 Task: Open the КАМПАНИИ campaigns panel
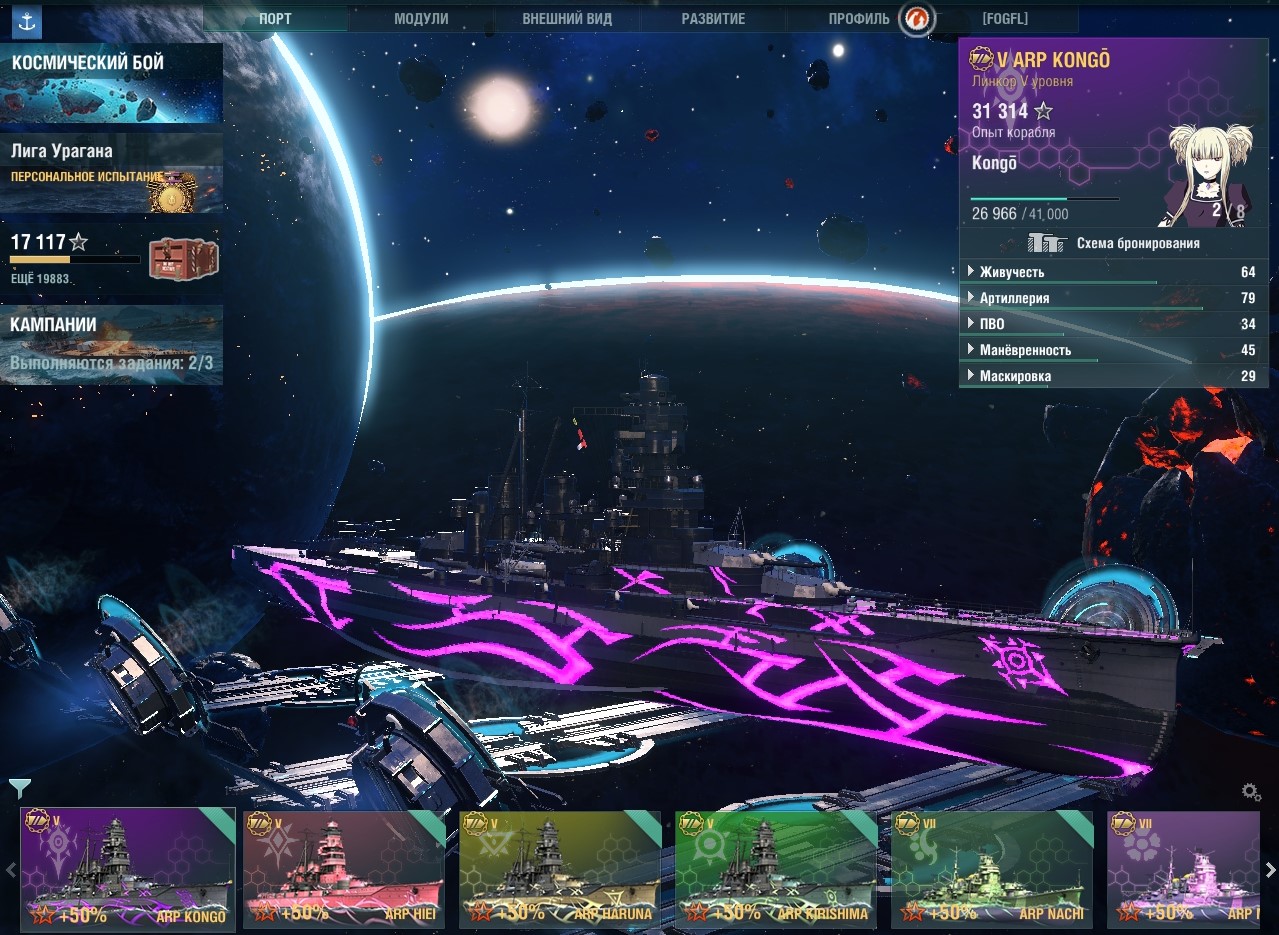[x=111, y=344]
